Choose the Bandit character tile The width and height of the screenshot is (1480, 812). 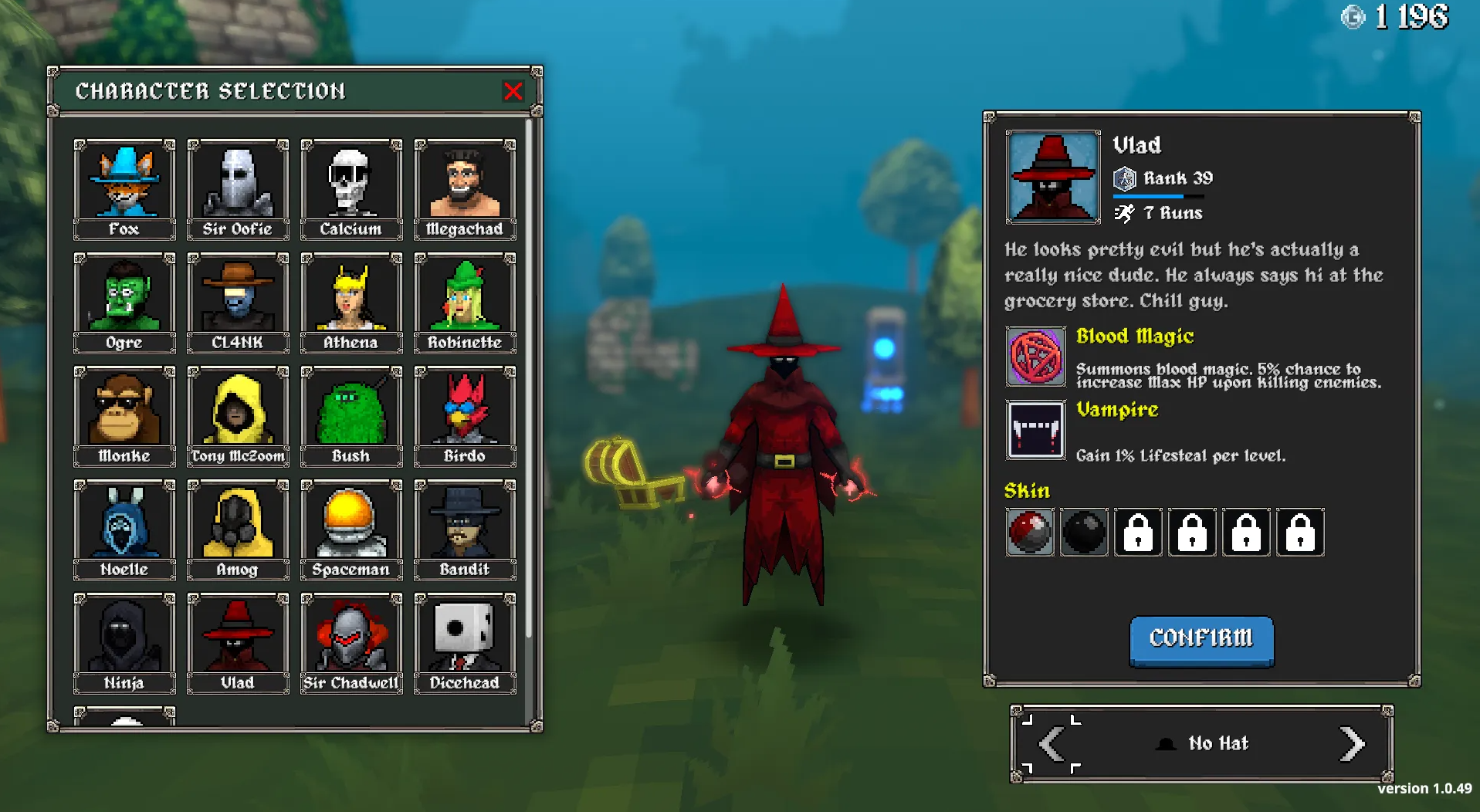coord(465,529)
